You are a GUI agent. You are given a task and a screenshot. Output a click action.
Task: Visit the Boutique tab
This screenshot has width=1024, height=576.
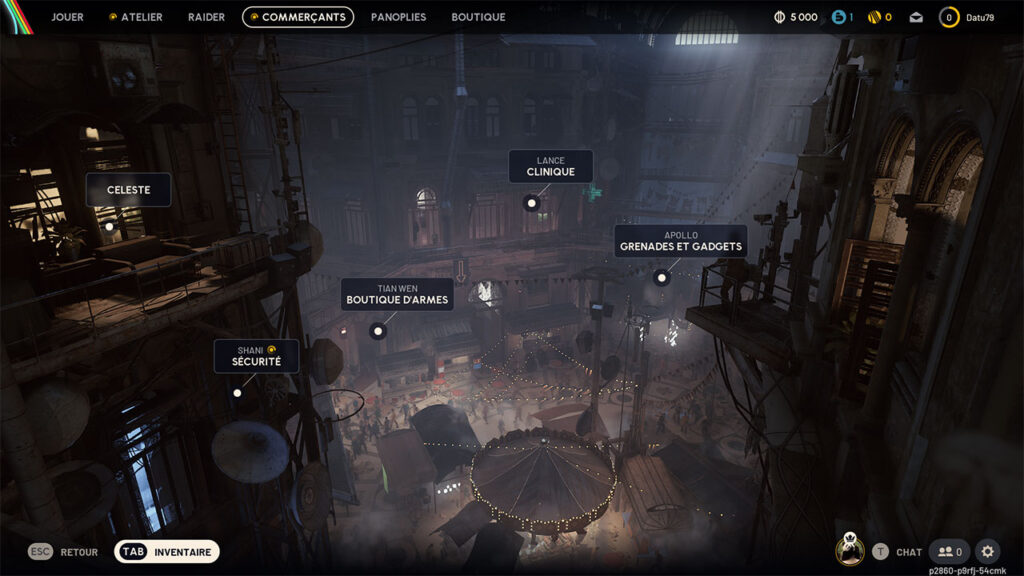coord(478,17)
